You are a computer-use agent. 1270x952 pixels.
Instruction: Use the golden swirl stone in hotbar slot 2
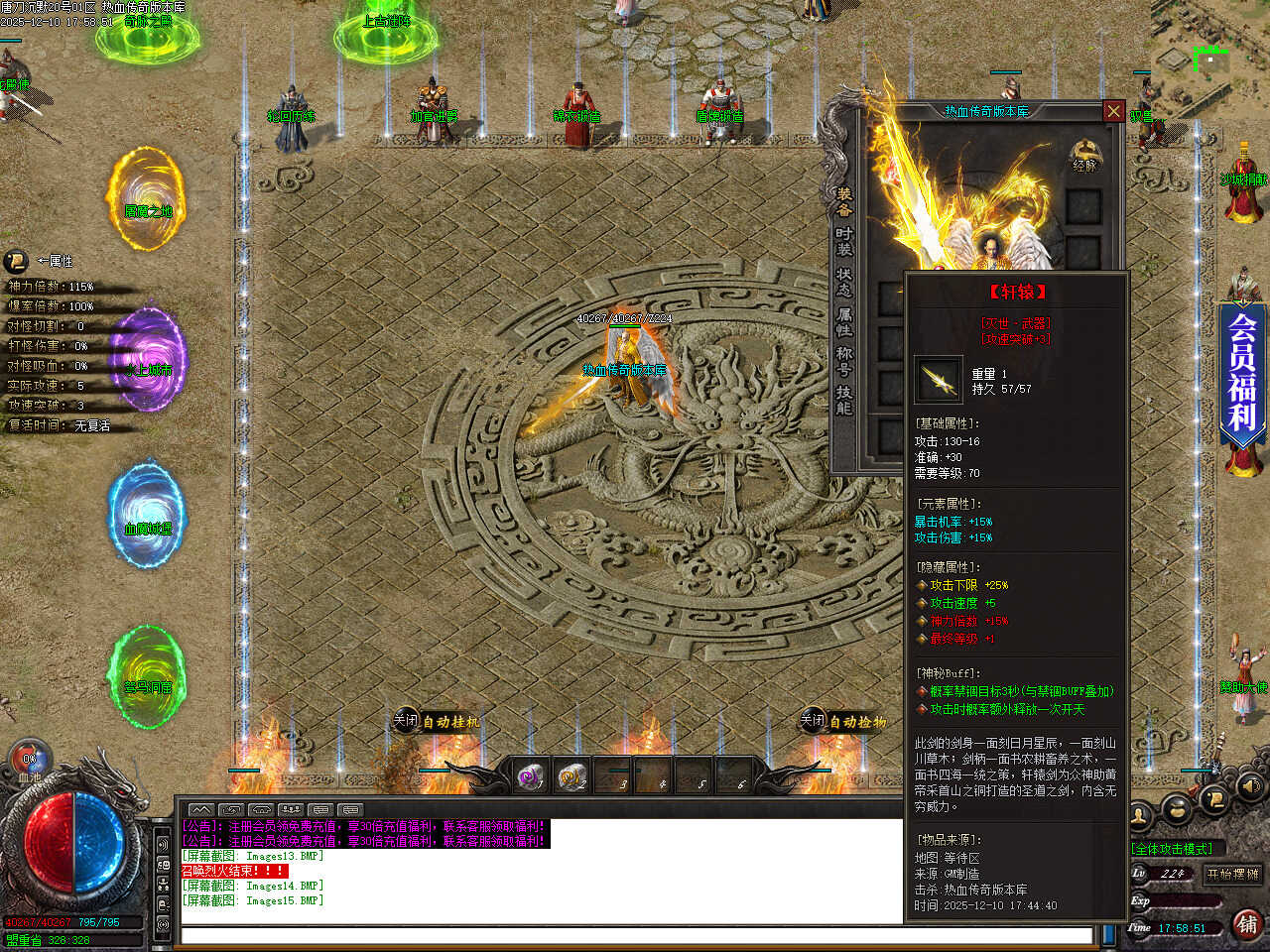[571, 777]
